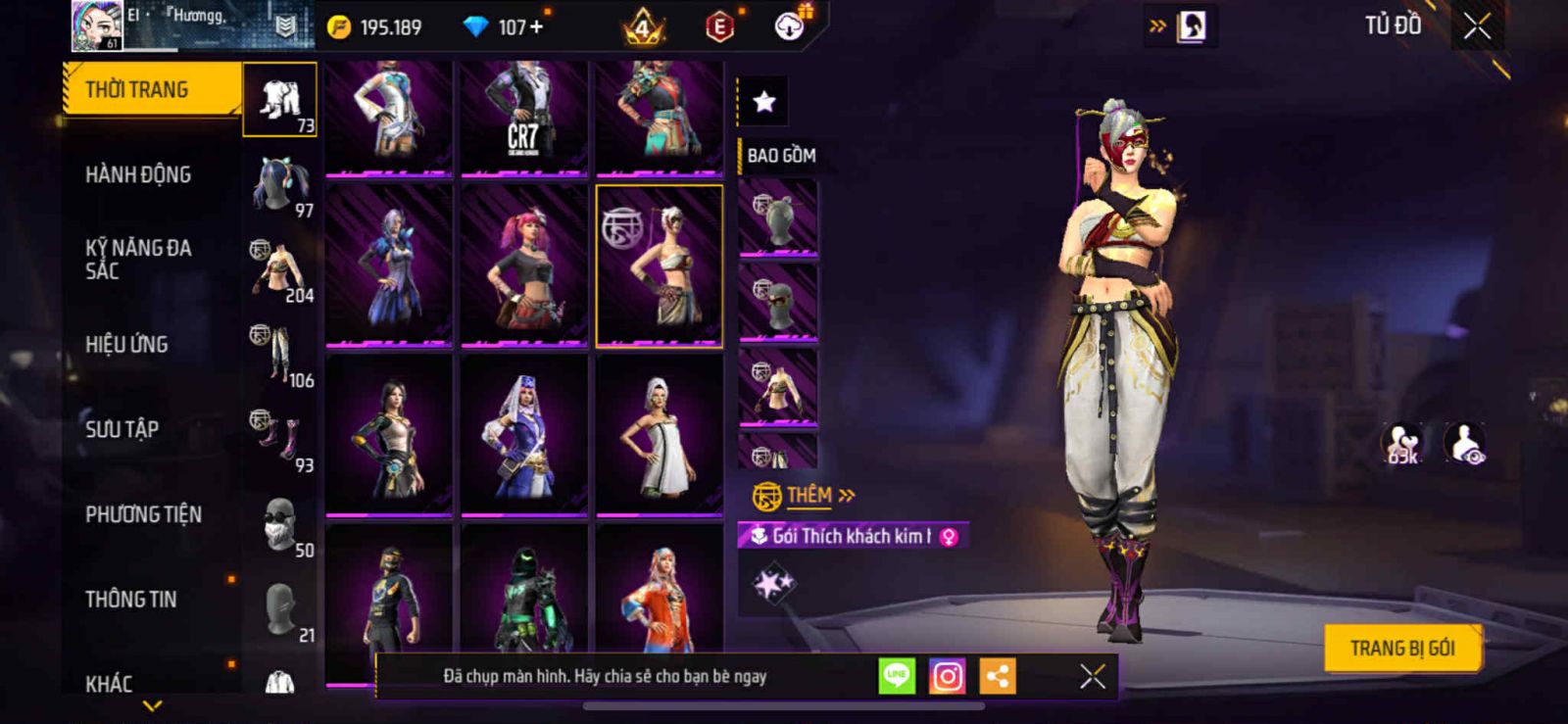Viewport: 1568px width, 724px height.
Task: Select the white towel outfit
Action: point(660,434)
